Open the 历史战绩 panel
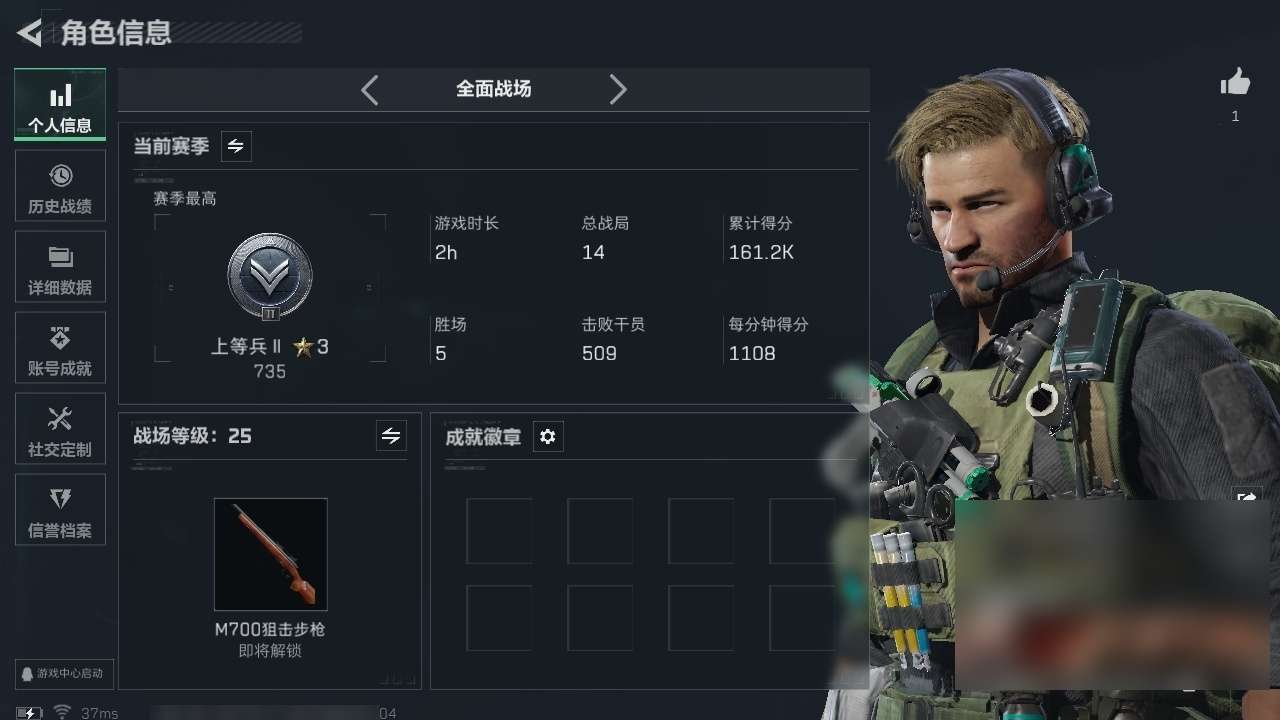Viewport: 1280px width, 720px height. (x=60, y=185)
